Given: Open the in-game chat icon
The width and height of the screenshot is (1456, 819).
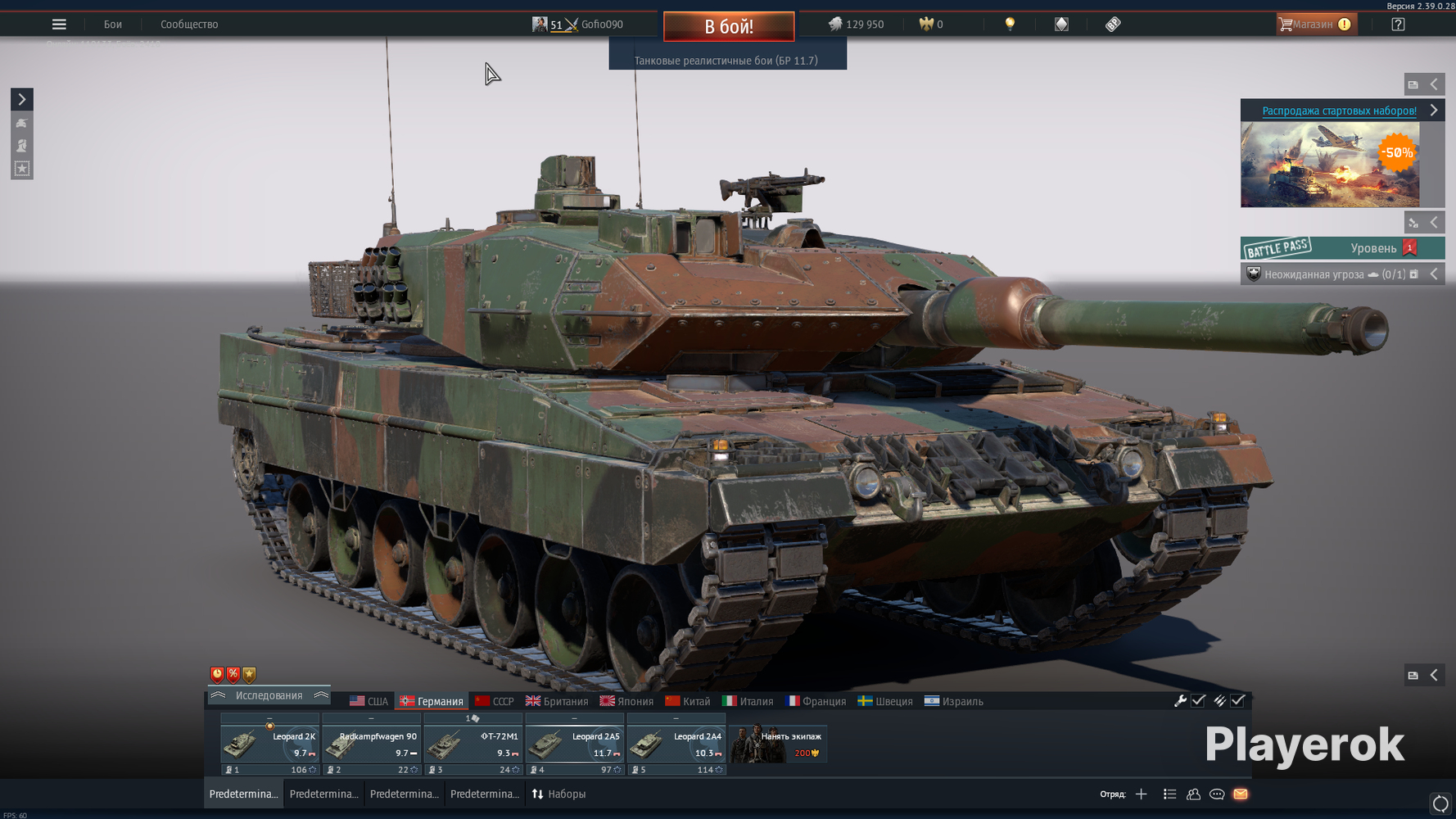Looking at the screenshot, I should pos(1216,794).
